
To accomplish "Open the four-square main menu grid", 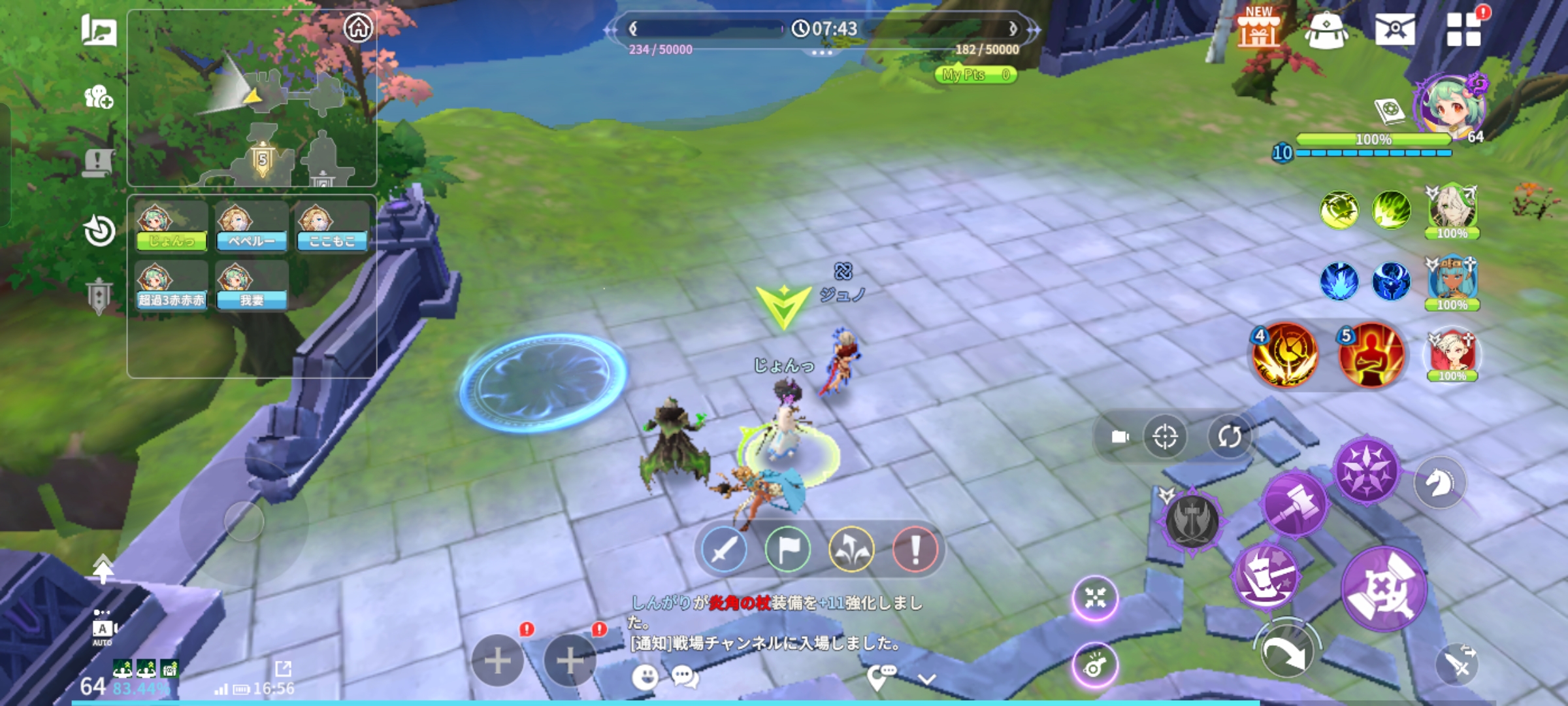I will click(x=1463, y=29).
